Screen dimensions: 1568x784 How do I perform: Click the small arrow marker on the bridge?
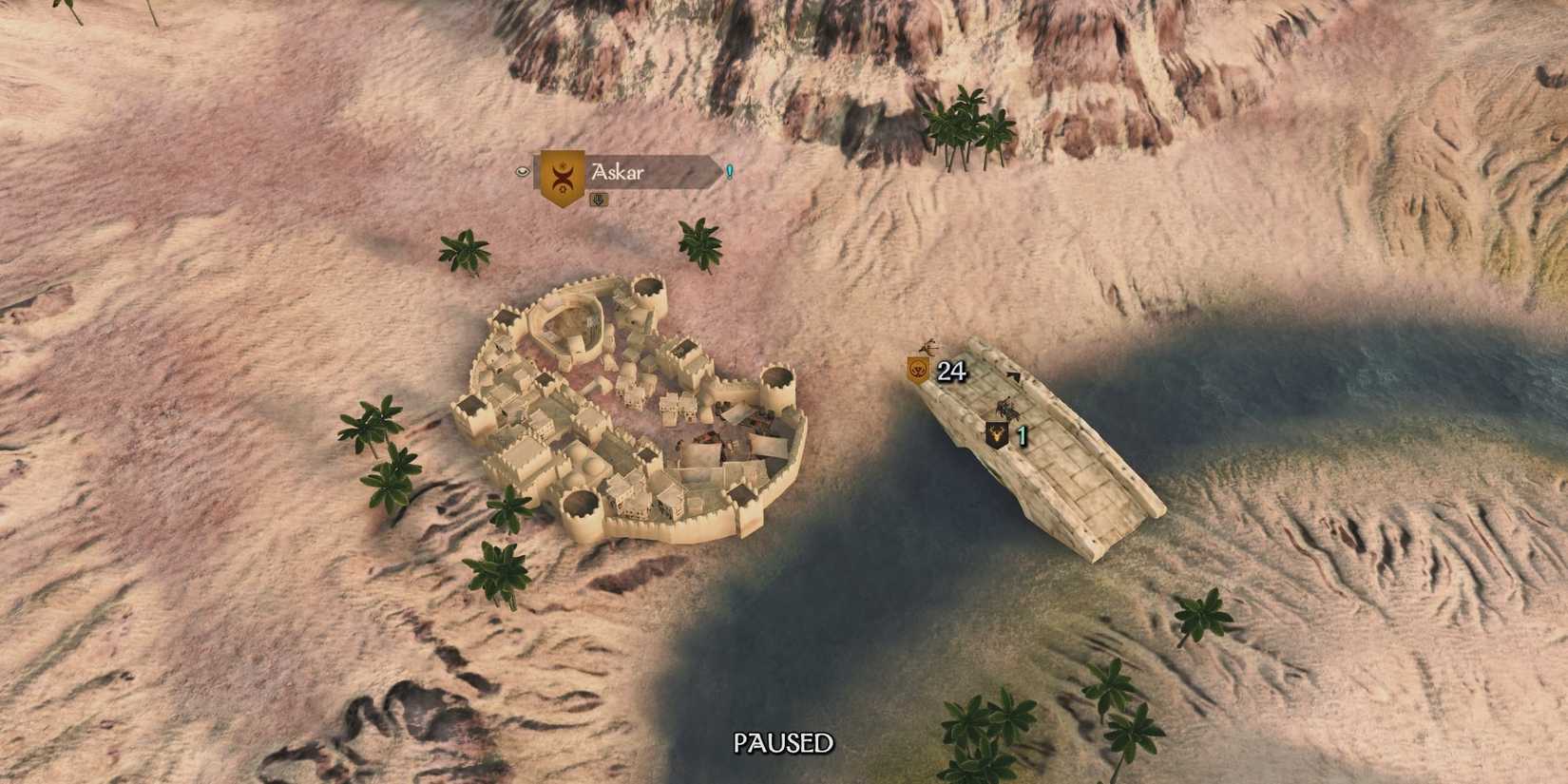pos(1015,374)
